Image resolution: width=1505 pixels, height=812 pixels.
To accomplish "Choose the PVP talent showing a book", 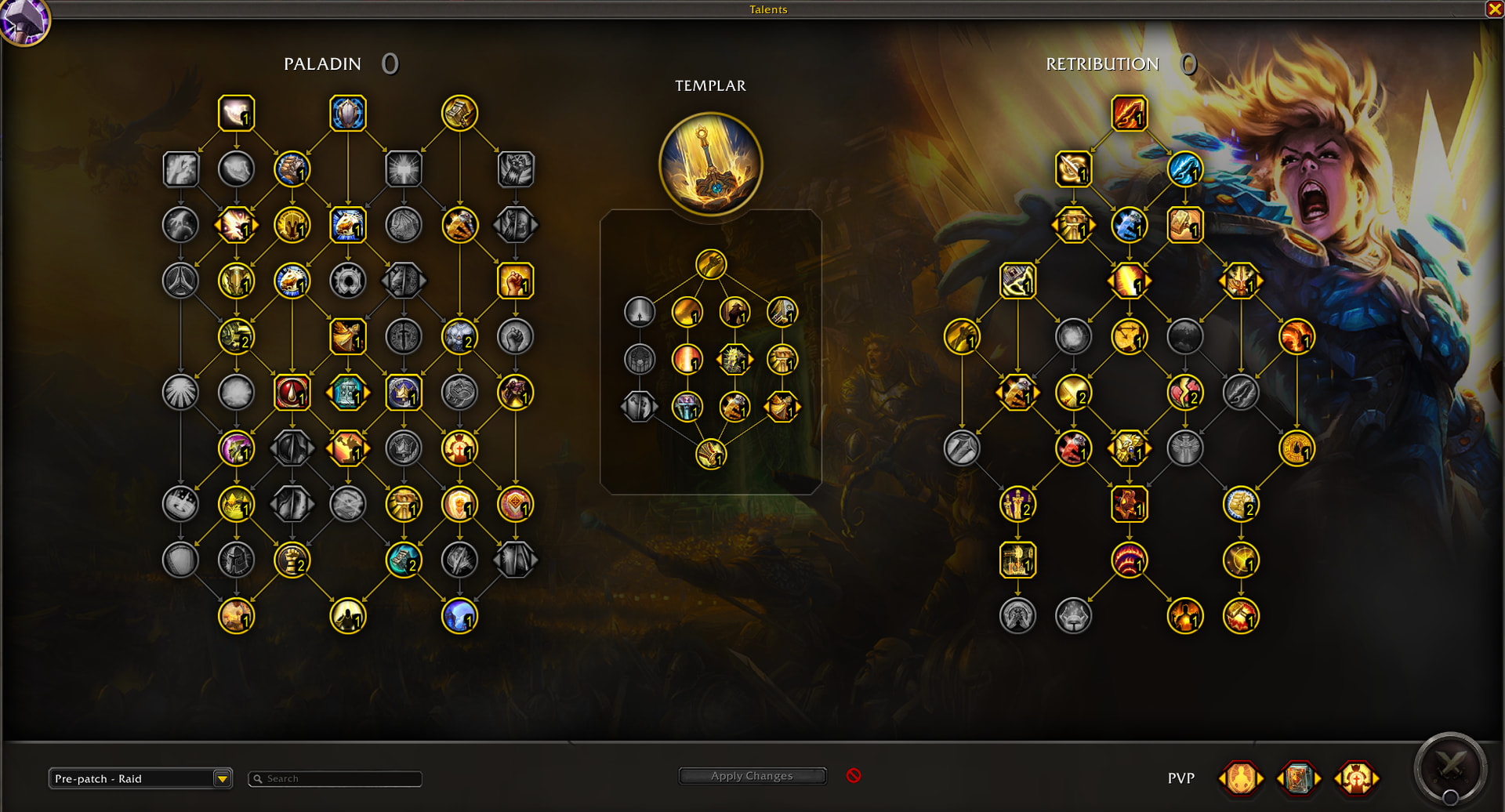I will (x=1299, y=778).
